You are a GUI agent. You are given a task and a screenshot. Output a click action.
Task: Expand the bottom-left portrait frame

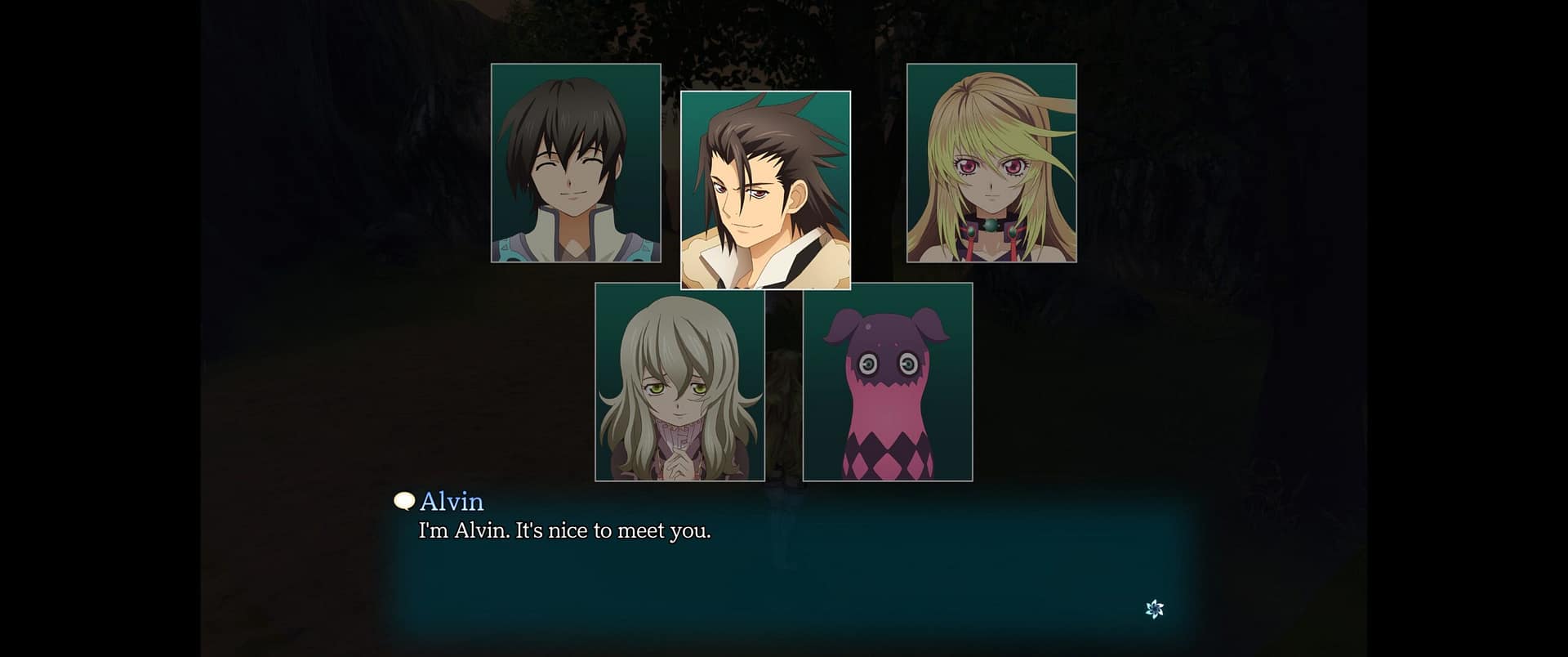pos(681,382)
